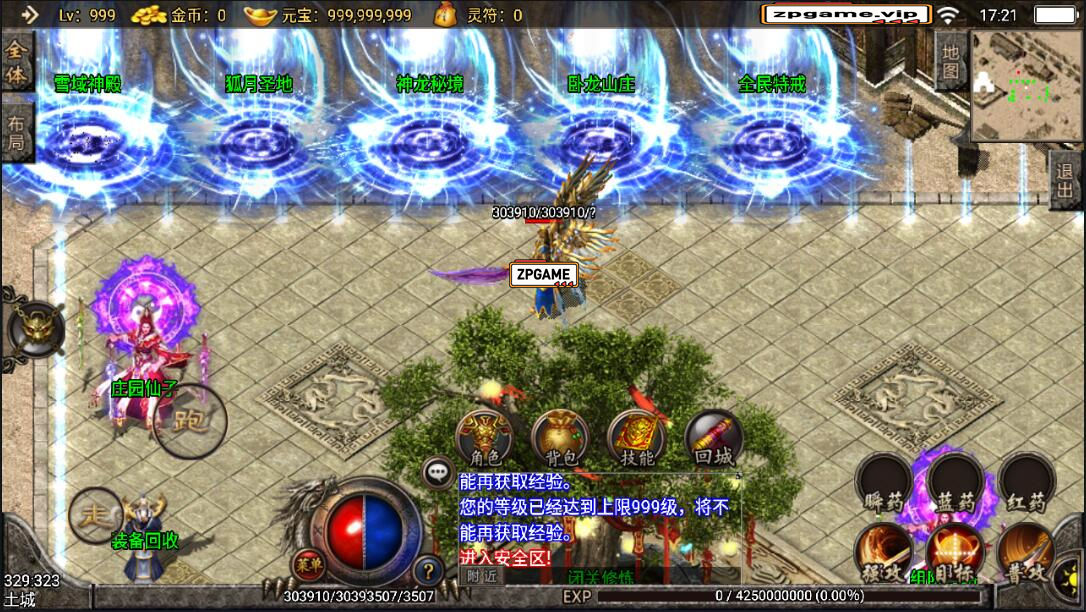Use the 回城 return-to-town scroll

[713, 438]
